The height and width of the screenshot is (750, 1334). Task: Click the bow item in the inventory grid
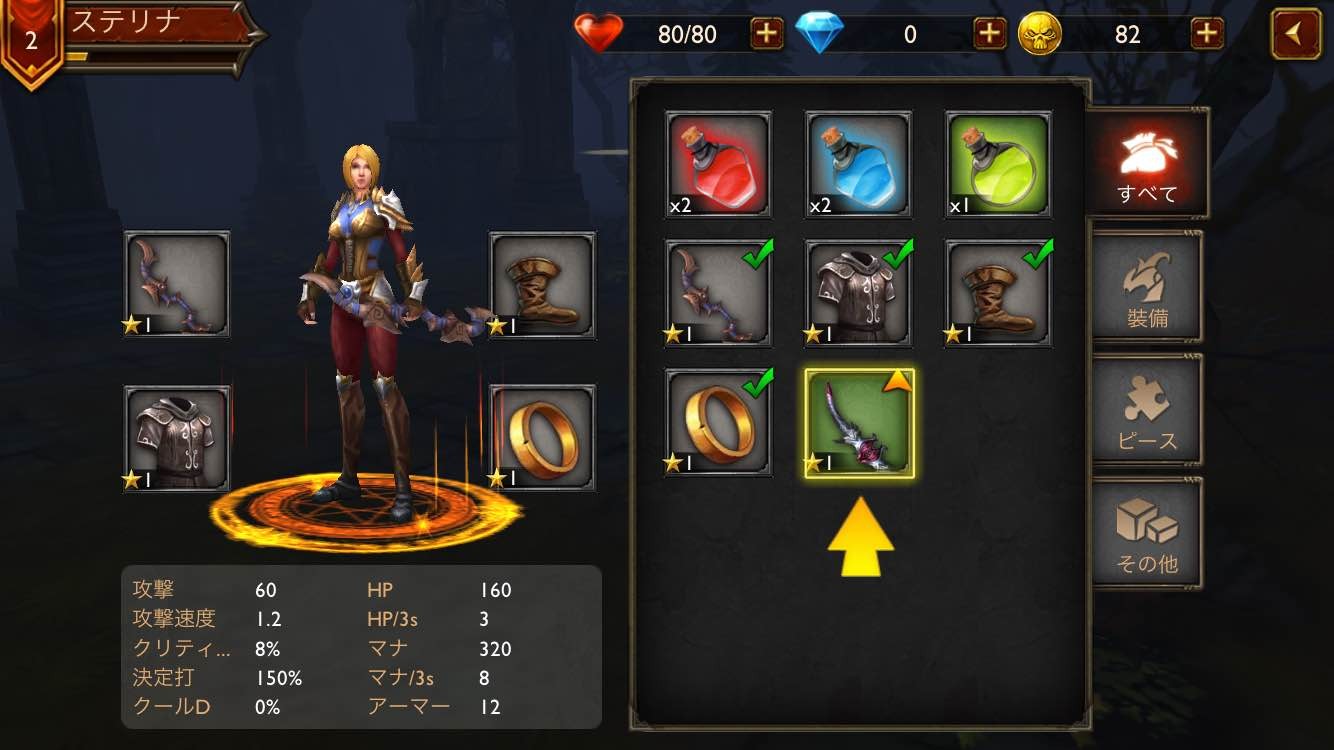click(x=718, y=293)
